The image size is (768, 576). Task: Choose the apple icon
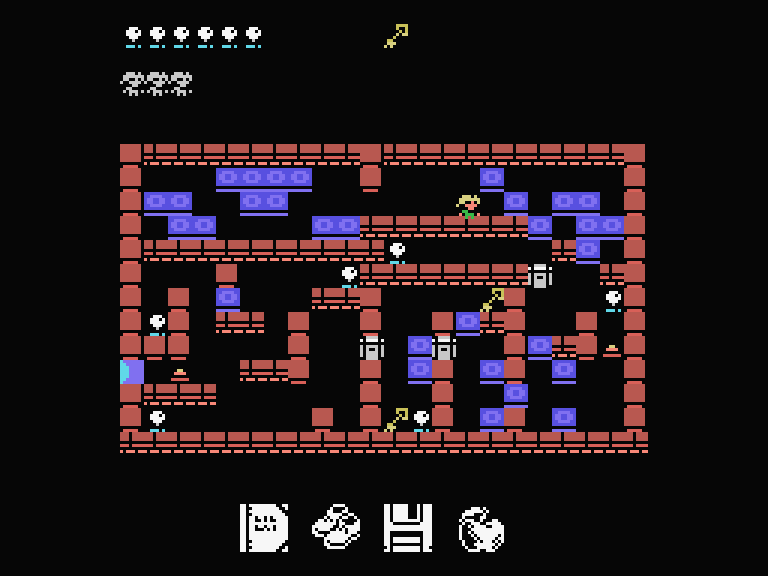pyautogui.click(x=481, y=529)
